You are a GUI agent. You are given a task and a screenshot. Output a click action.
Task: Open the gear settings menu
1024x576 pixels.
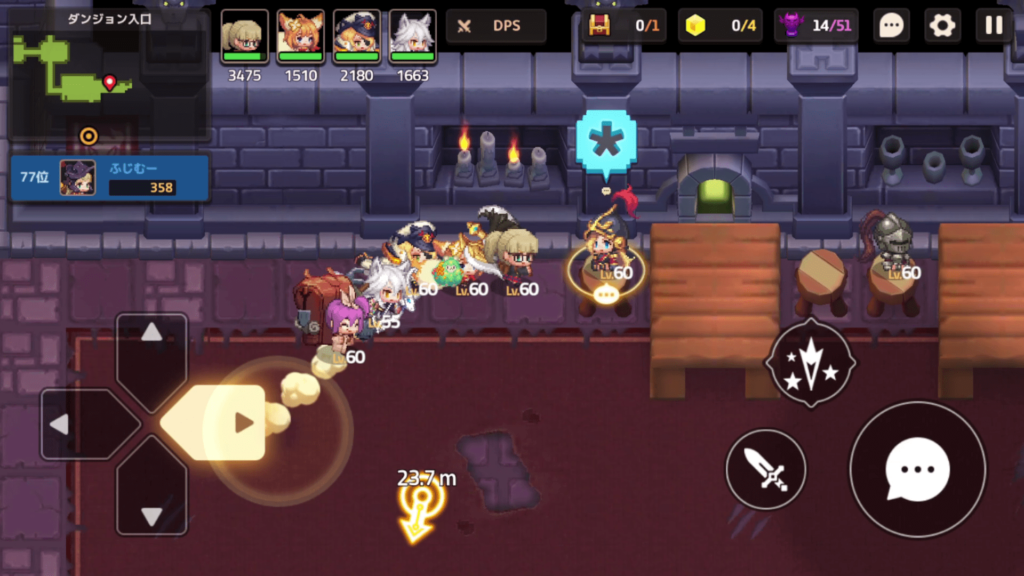pyautogui.click(x=942, y=26)
